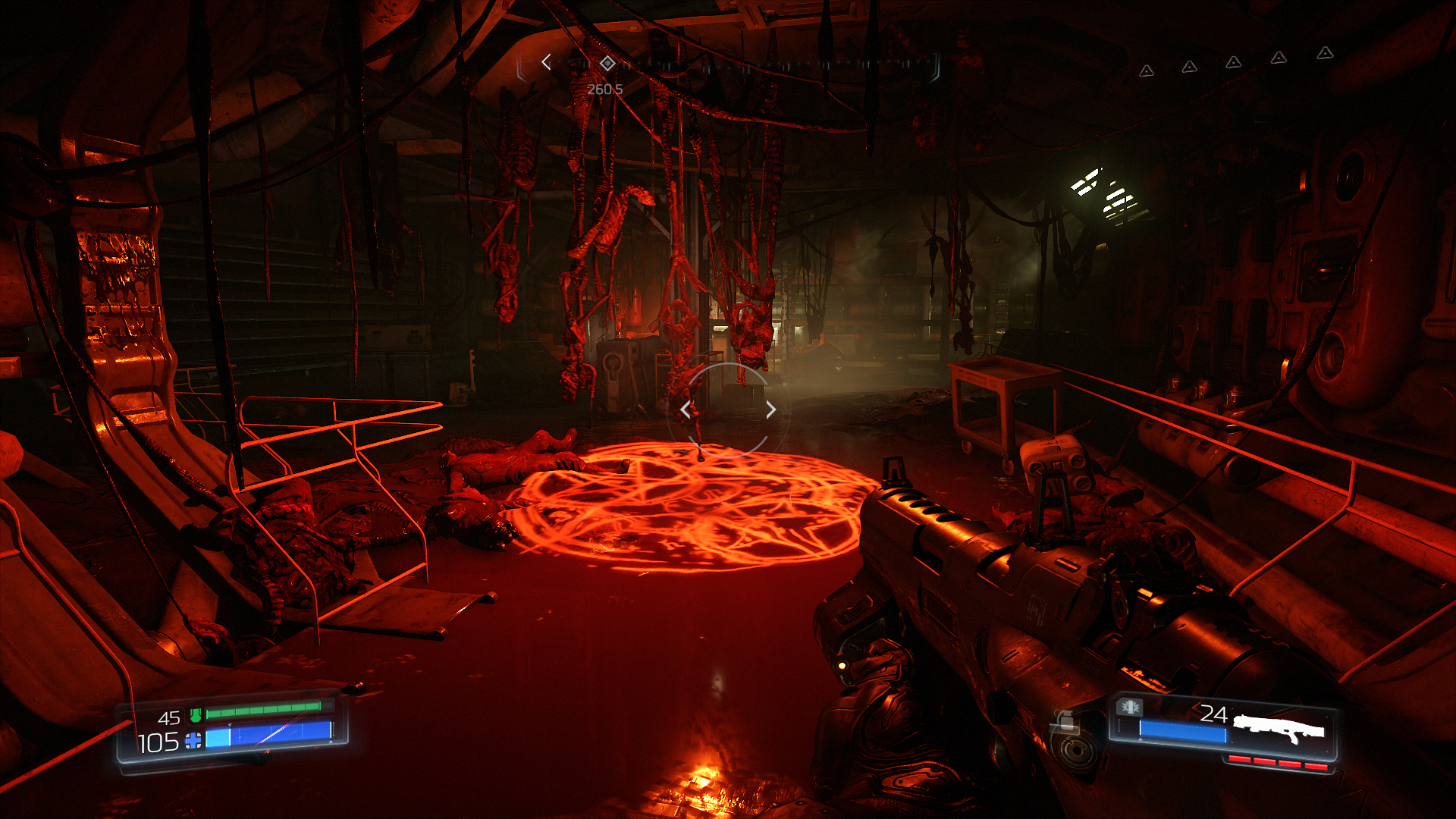Click the left arrow on the compass bar

[546, 62]
